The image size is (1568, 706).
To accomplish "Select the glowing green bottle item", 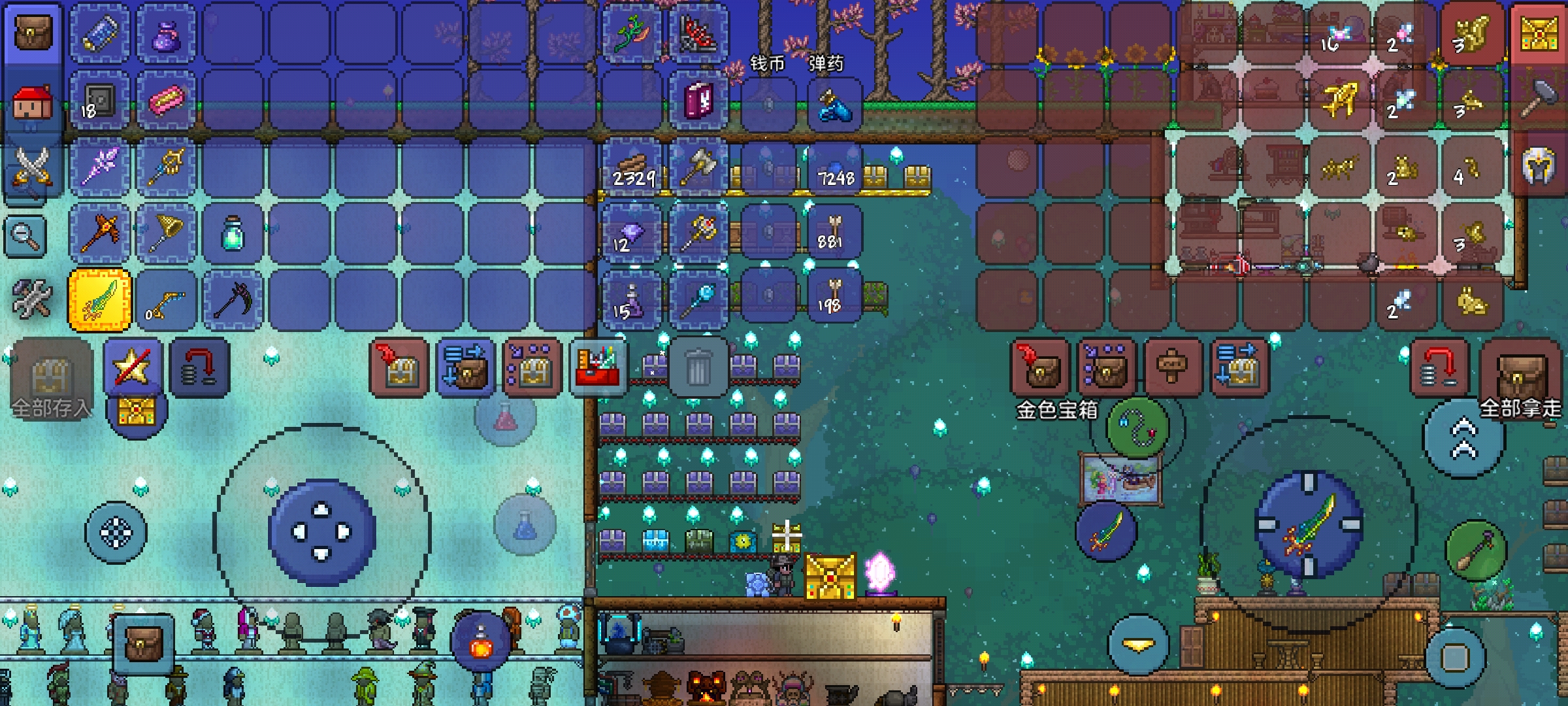I will (233, 234).
